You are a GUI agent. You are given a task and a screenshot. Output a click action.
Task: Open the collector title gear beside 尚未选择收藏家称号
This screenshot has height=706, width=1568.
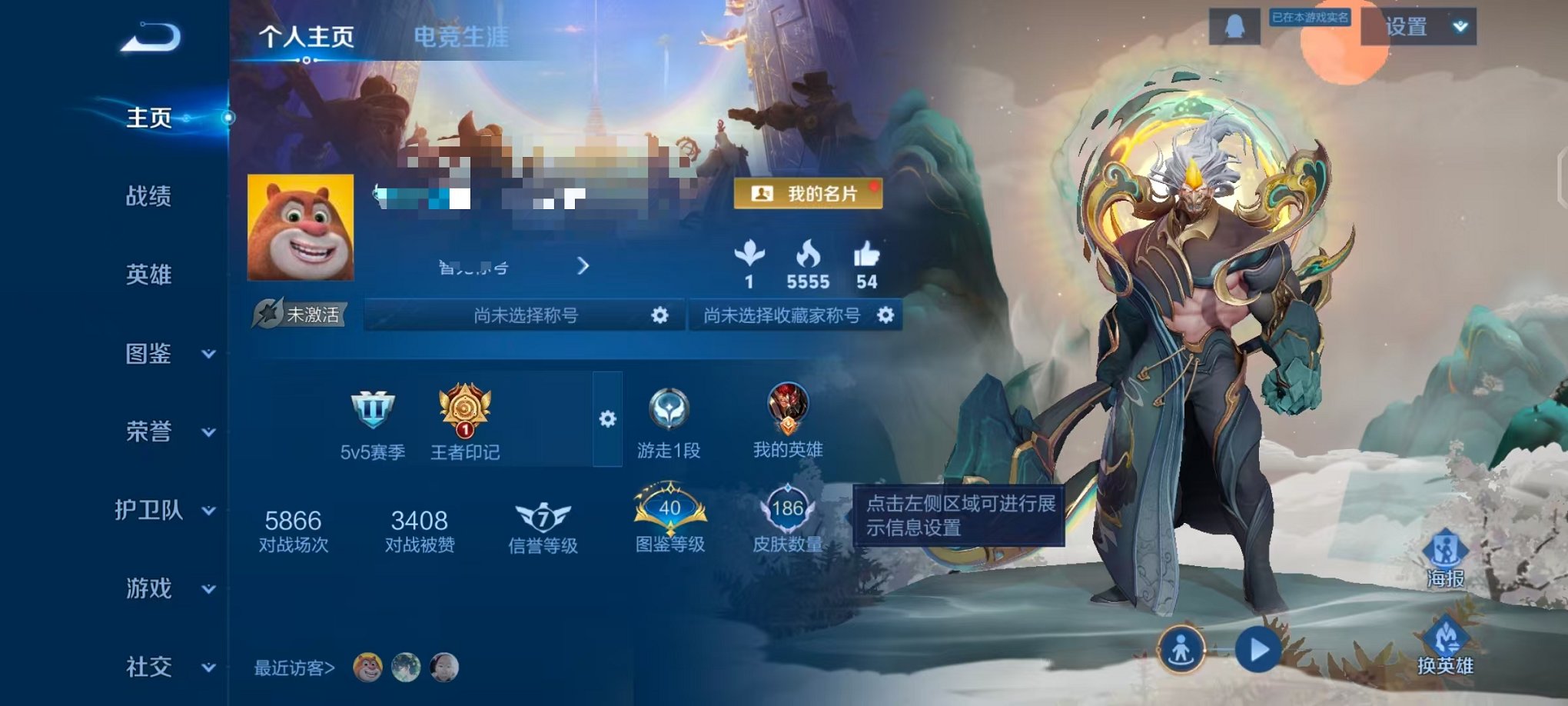pyautogui.click(x=886, y=315)
